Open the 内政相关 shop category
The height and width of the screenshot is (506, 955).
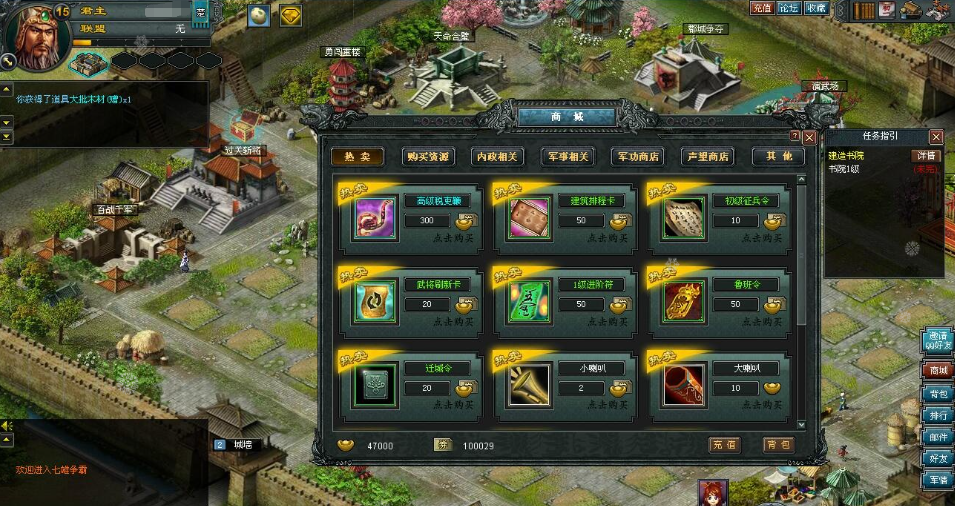[x=497, y=156]
